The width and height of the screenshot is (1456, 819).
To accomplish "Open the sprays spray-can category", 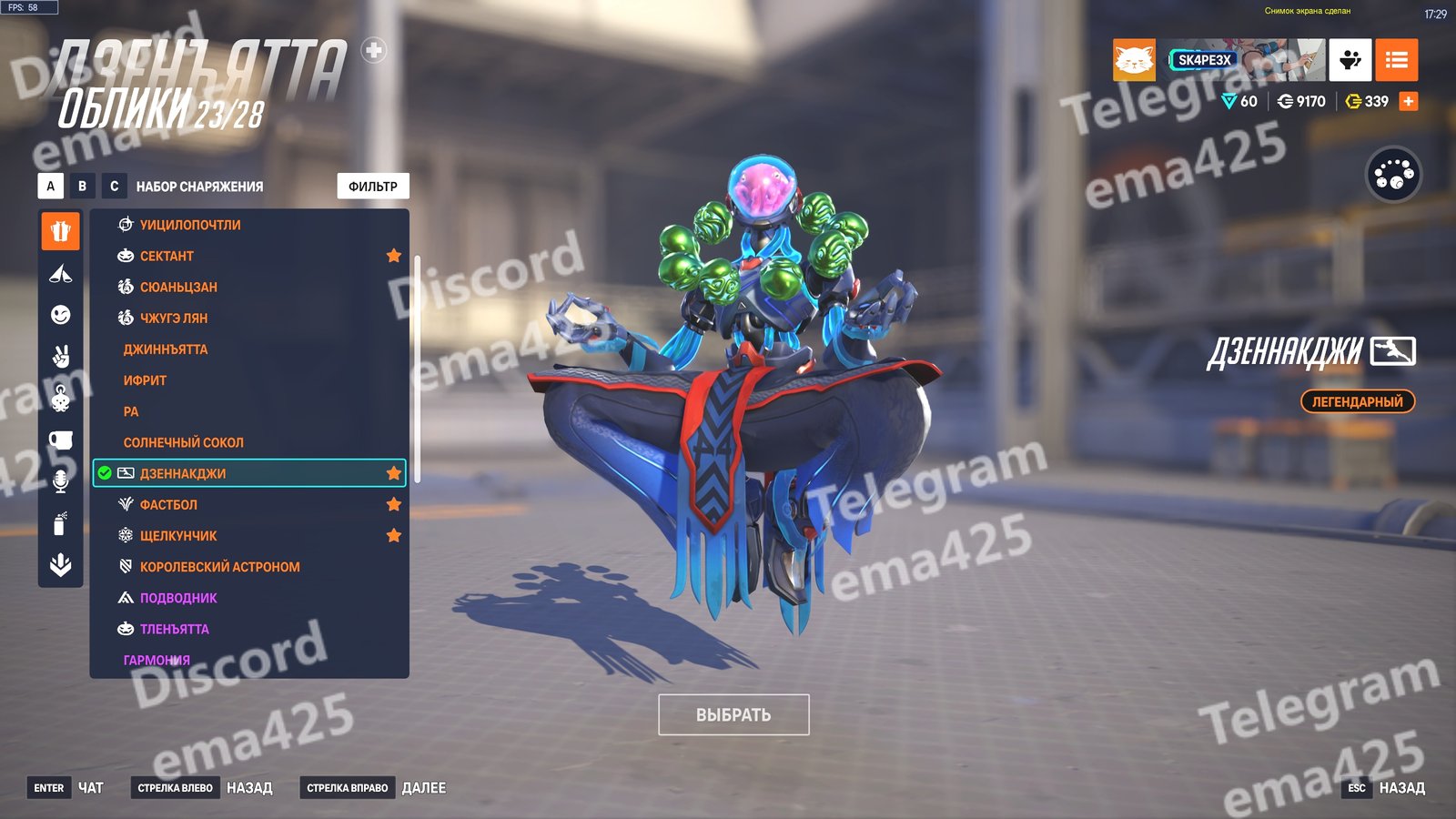I will pyautogui.click(x=61, y=523).
